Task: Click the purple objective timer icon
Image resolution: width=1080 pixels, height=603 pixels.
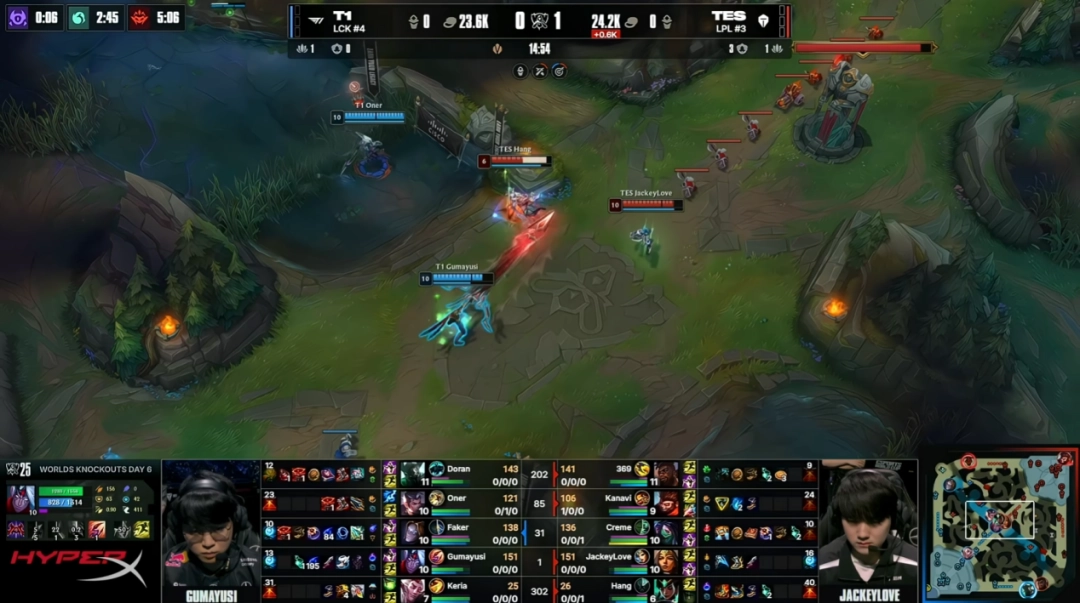Action: (x=18, y=17)
